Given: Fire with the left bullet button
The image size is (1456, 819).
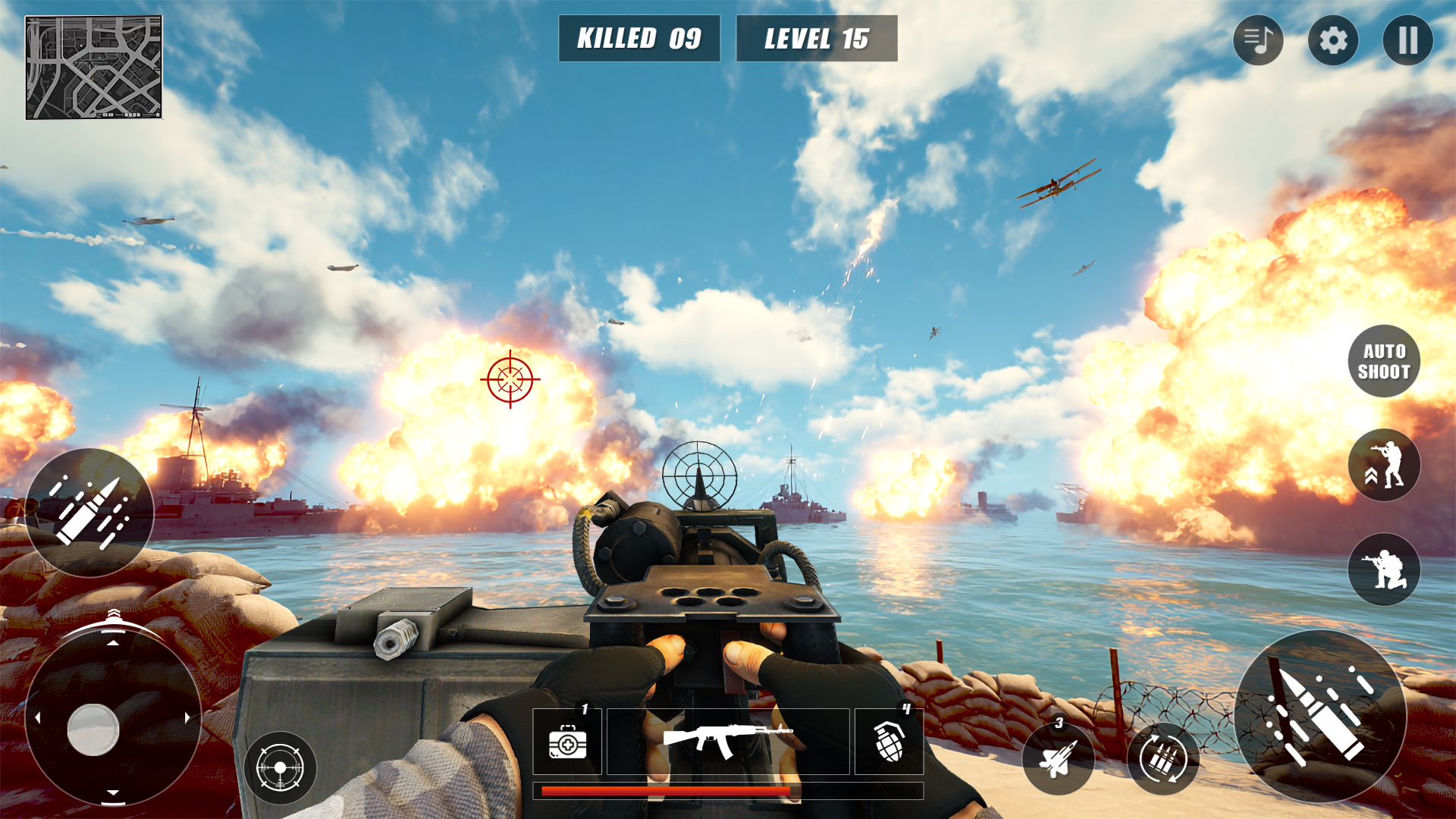Looking at the screenshot, I should (x=89, y=512).
